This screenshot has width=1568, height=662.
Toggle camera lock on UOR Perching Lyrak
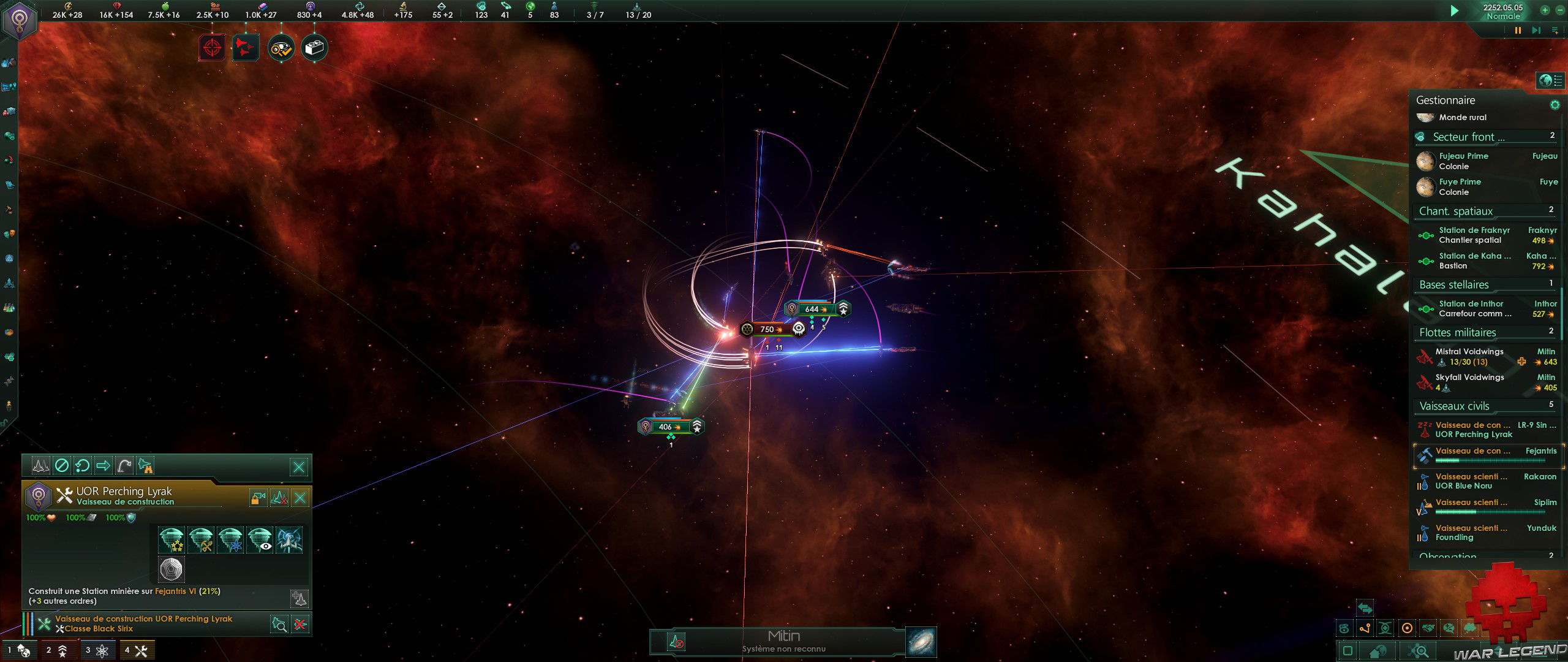point(258,497)
